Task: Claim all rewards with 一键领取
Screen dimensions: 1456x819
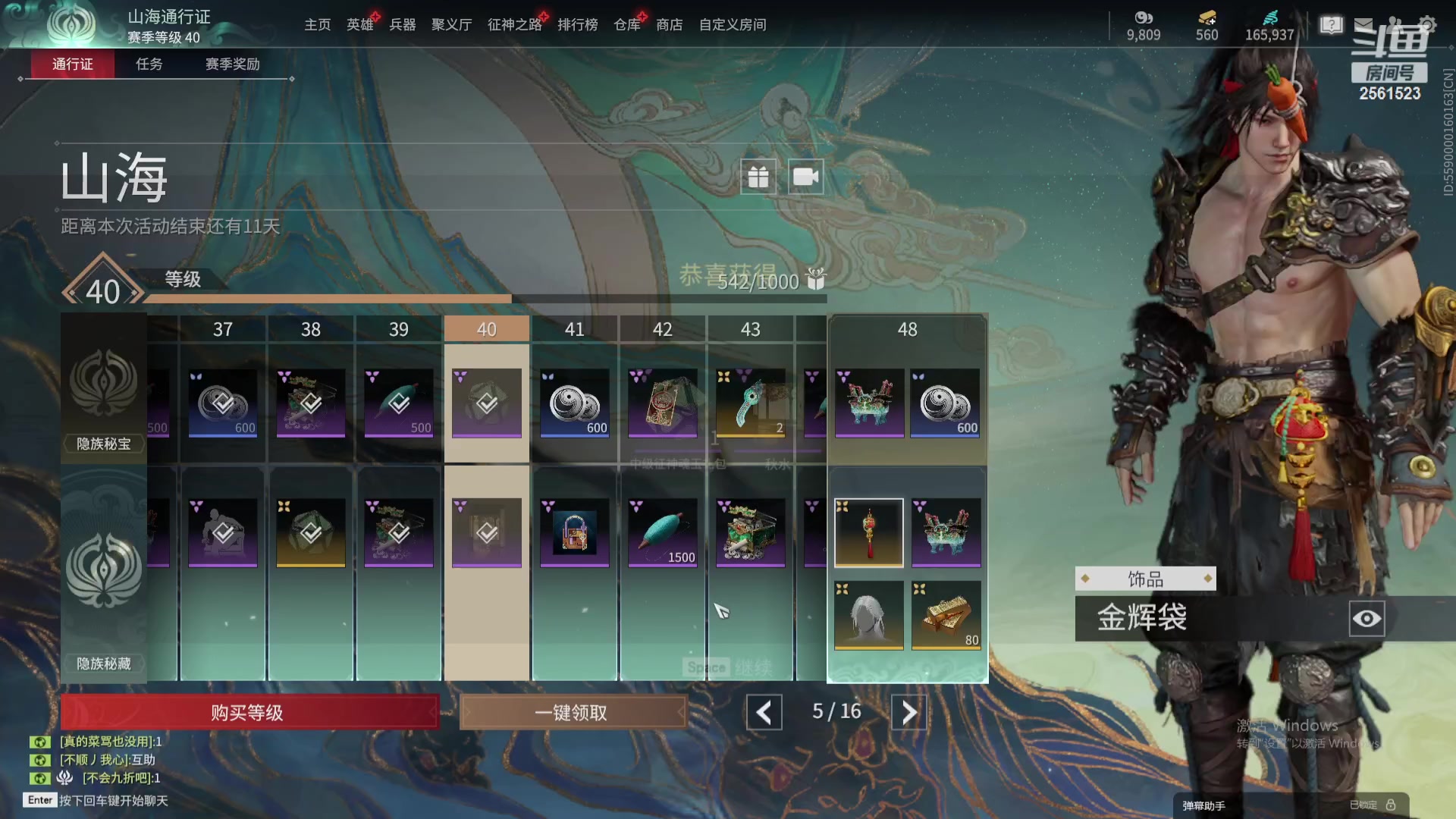Action: point(573,712)
